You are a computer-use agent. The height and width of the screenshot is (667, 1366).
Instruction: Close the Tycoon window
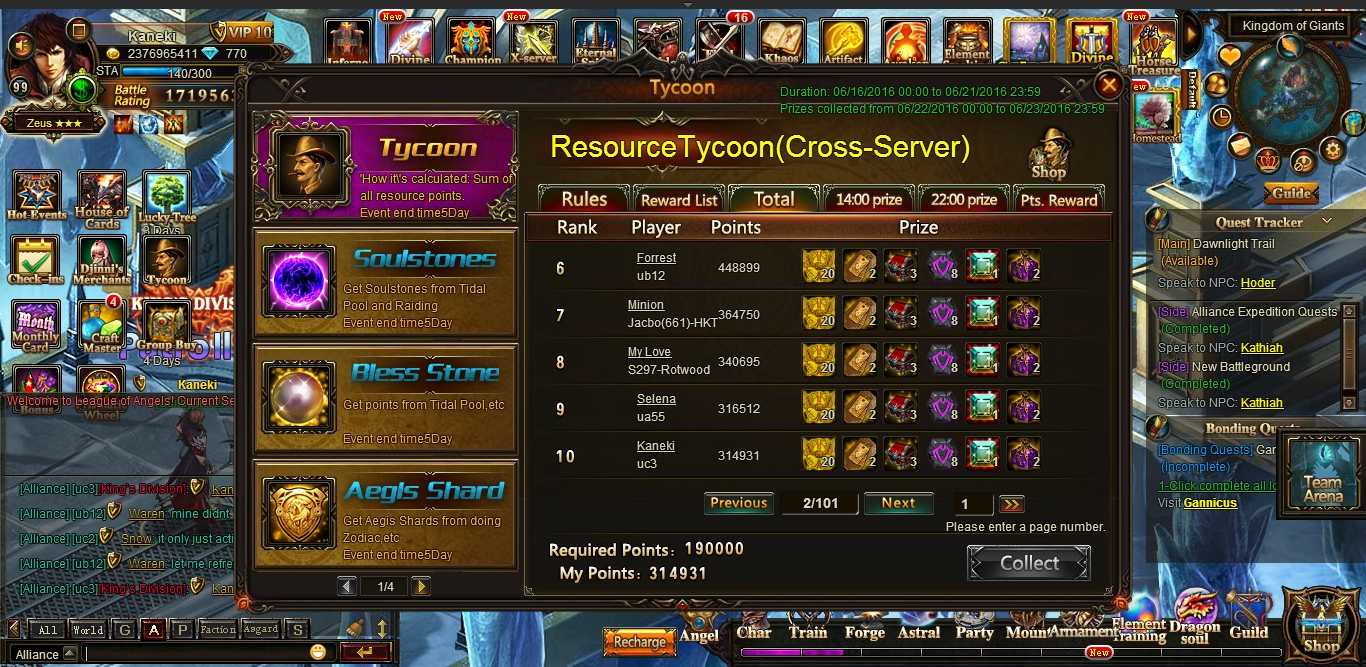pos(1108,84)
